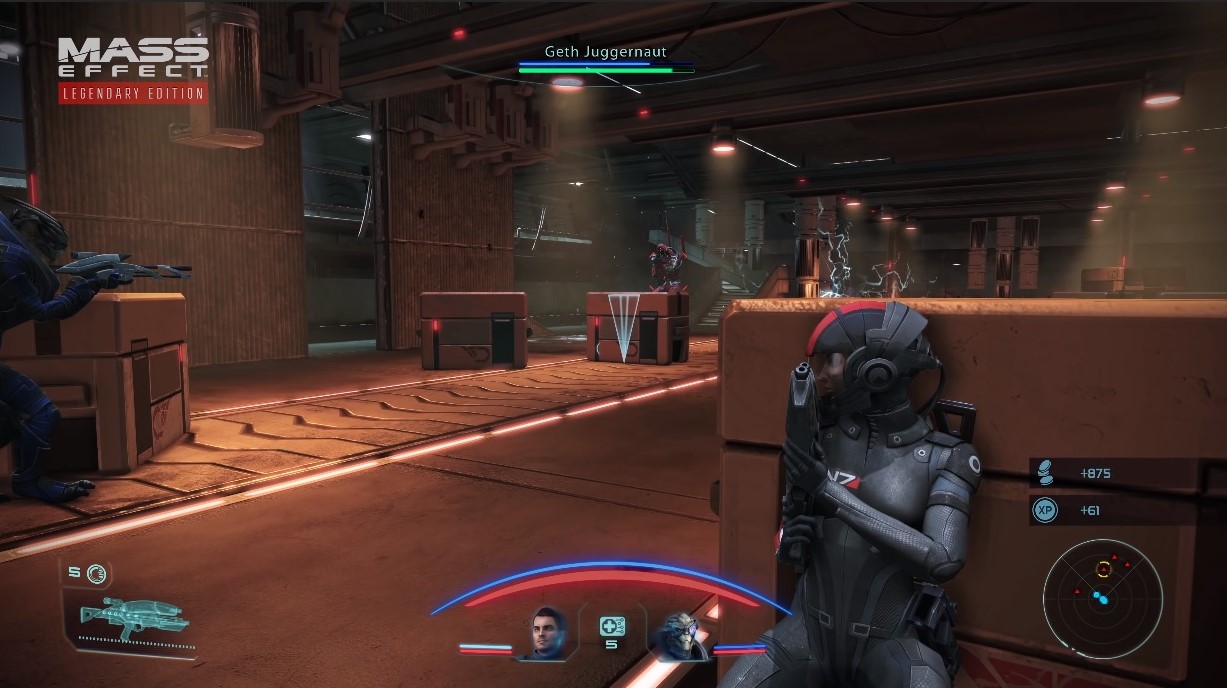Select Garrus's squad portrait

click(x=679, y=634)
